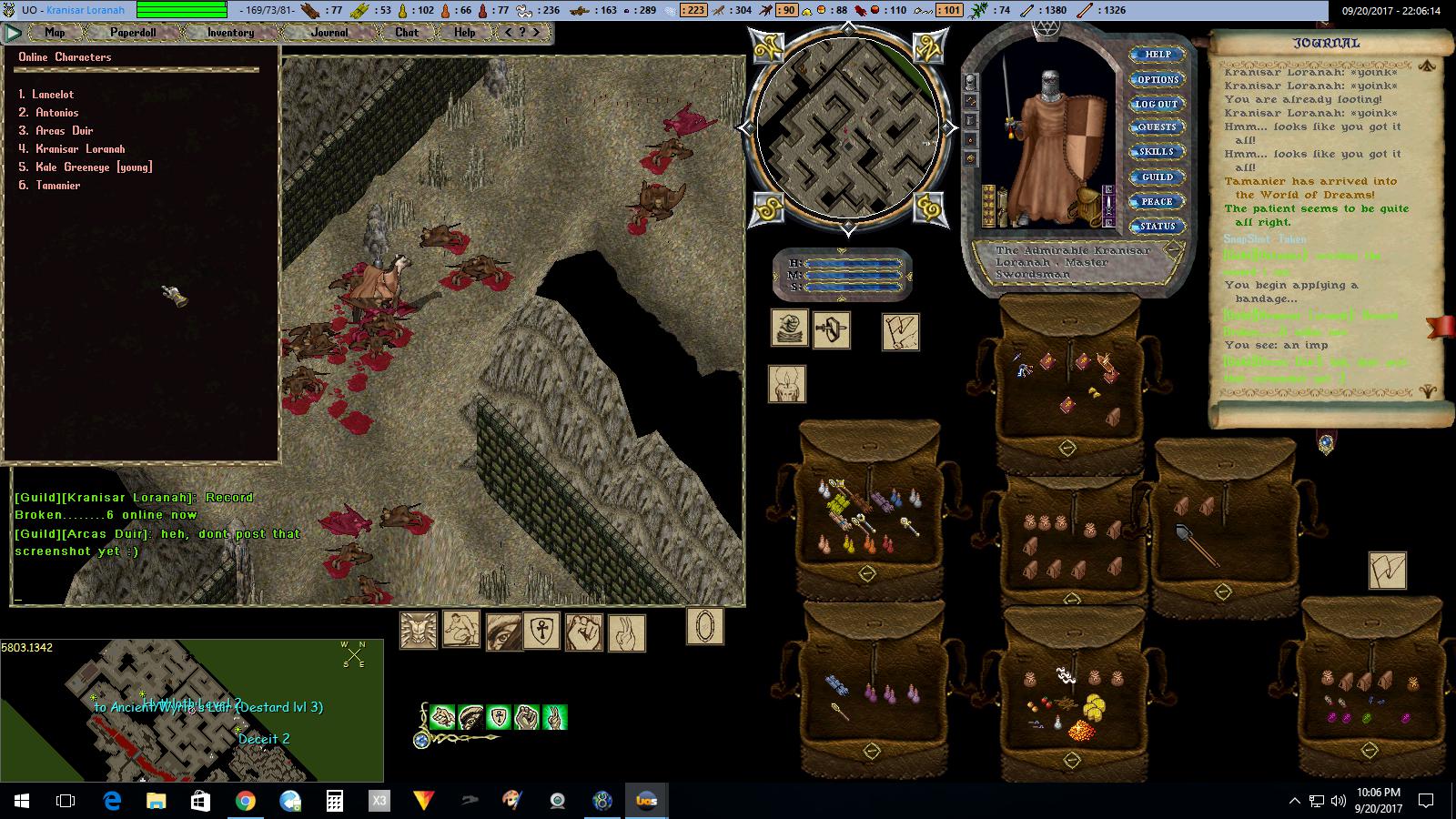Show character STATUS window

[x=1158, y=226]
